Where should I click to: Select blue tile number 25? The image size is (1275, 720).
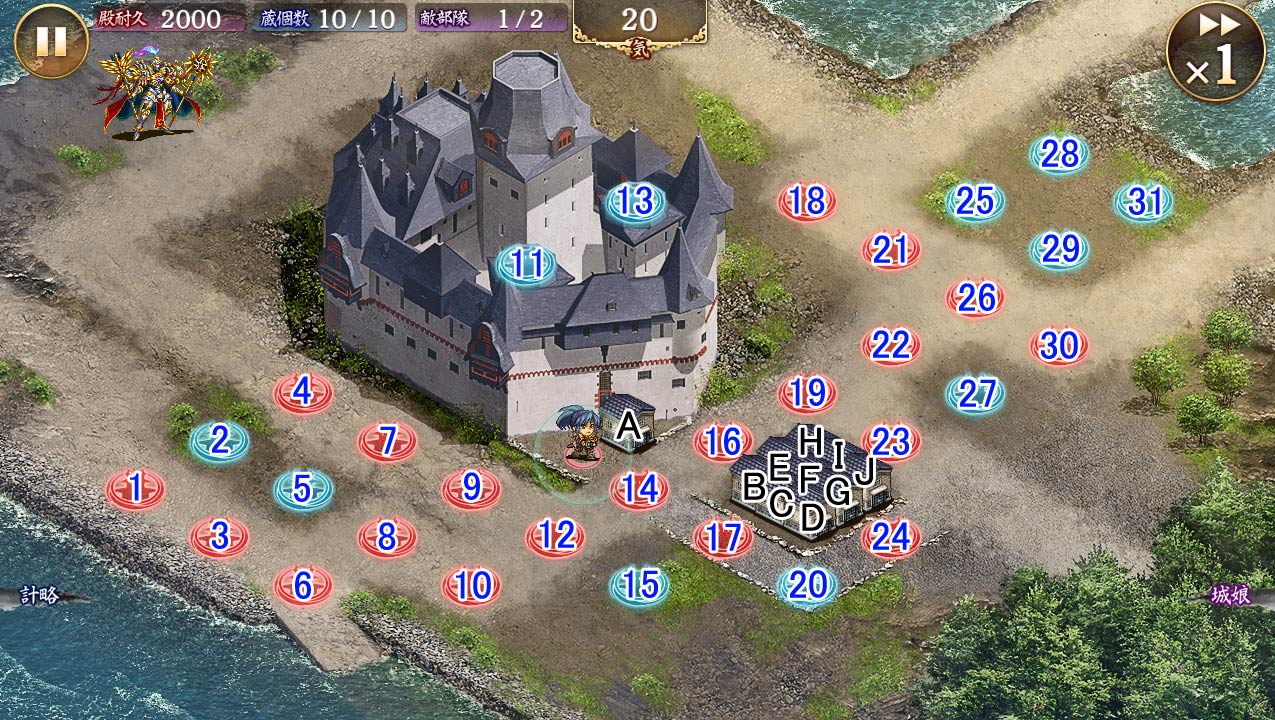click(x=974, y=202)
